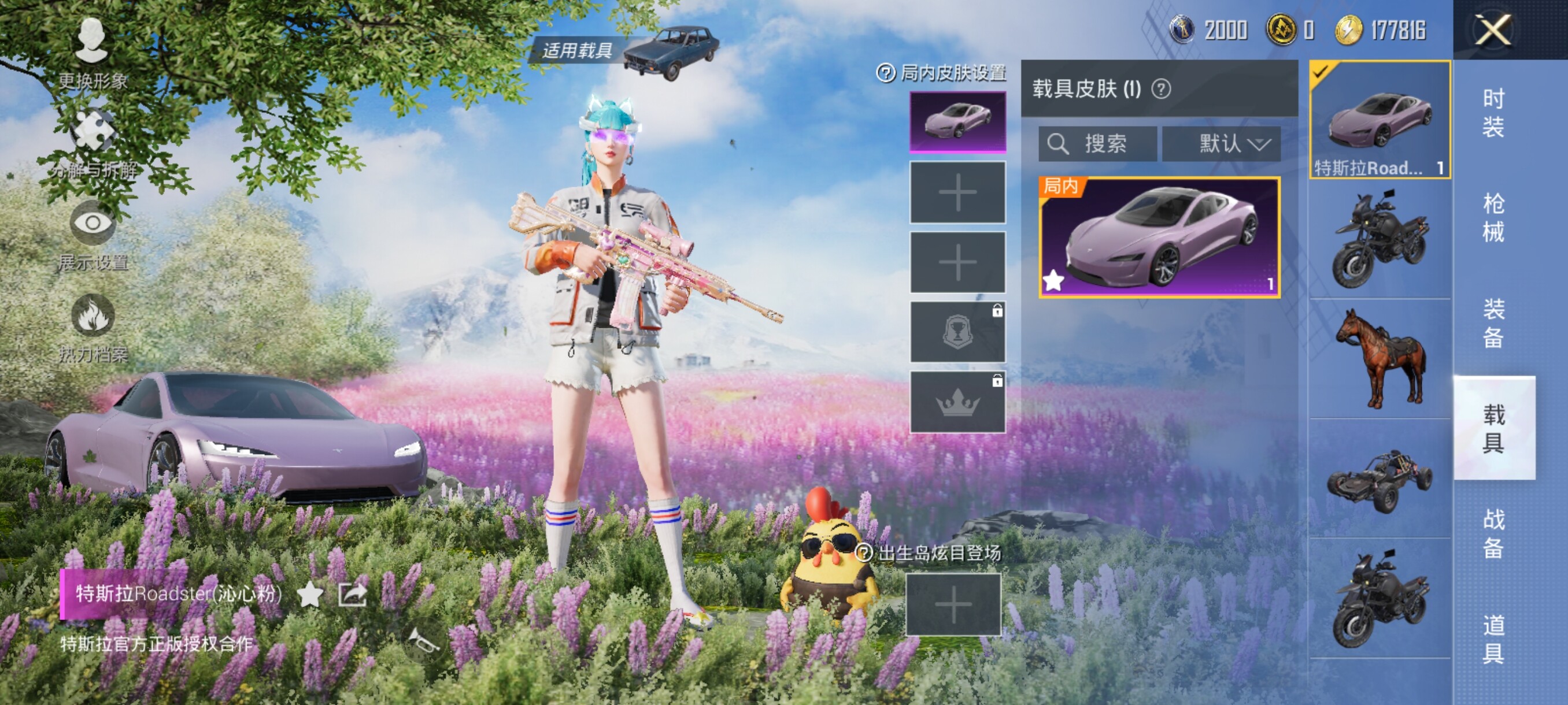Choose the horse in the vehicle list
The height and width of the screenshot is (705, 1568).
[x=1380, y=358]
